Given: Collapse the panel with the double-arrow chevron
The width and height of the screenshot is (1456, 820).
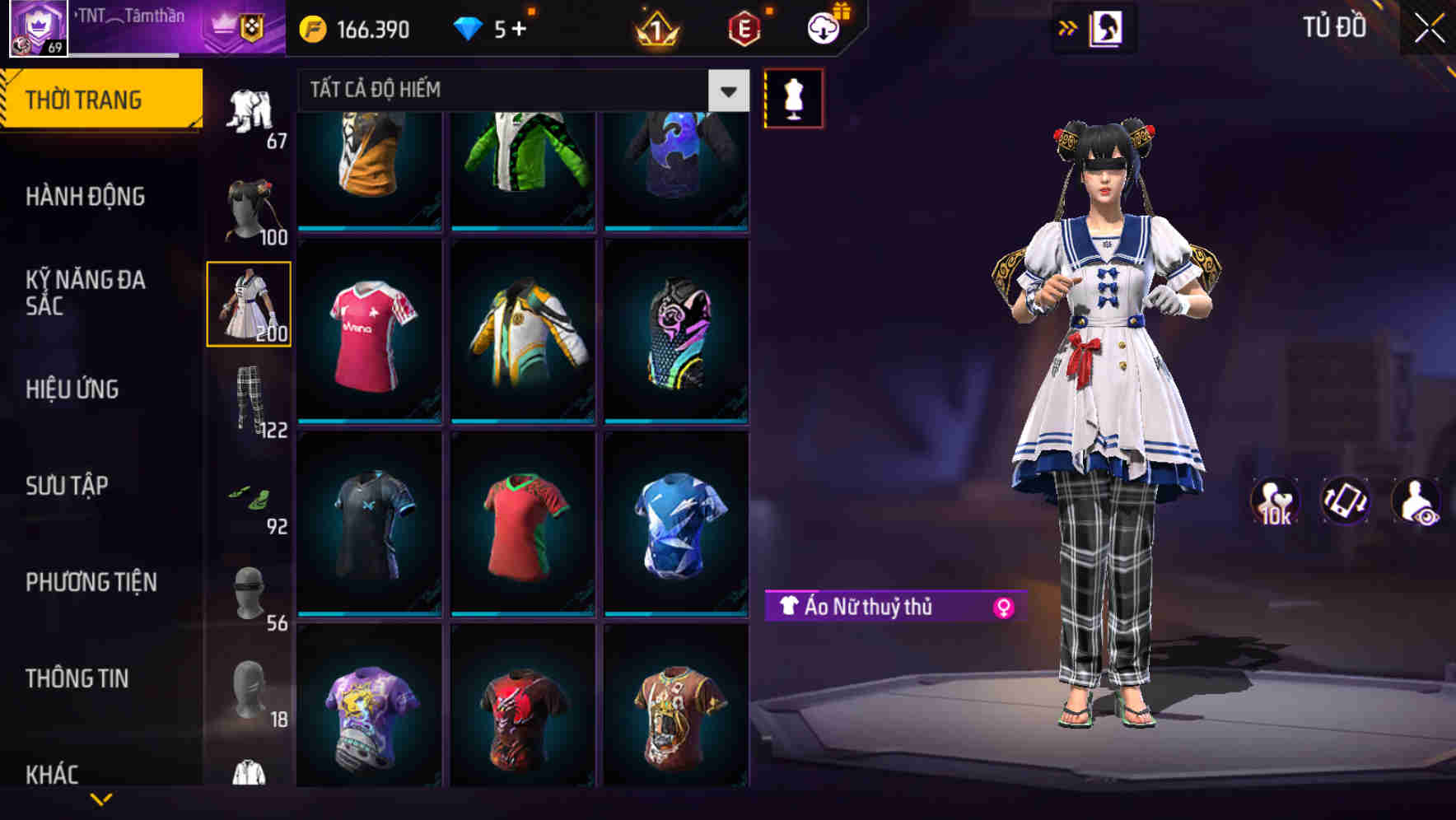Looking at the screenshot, I should 1067,28.
